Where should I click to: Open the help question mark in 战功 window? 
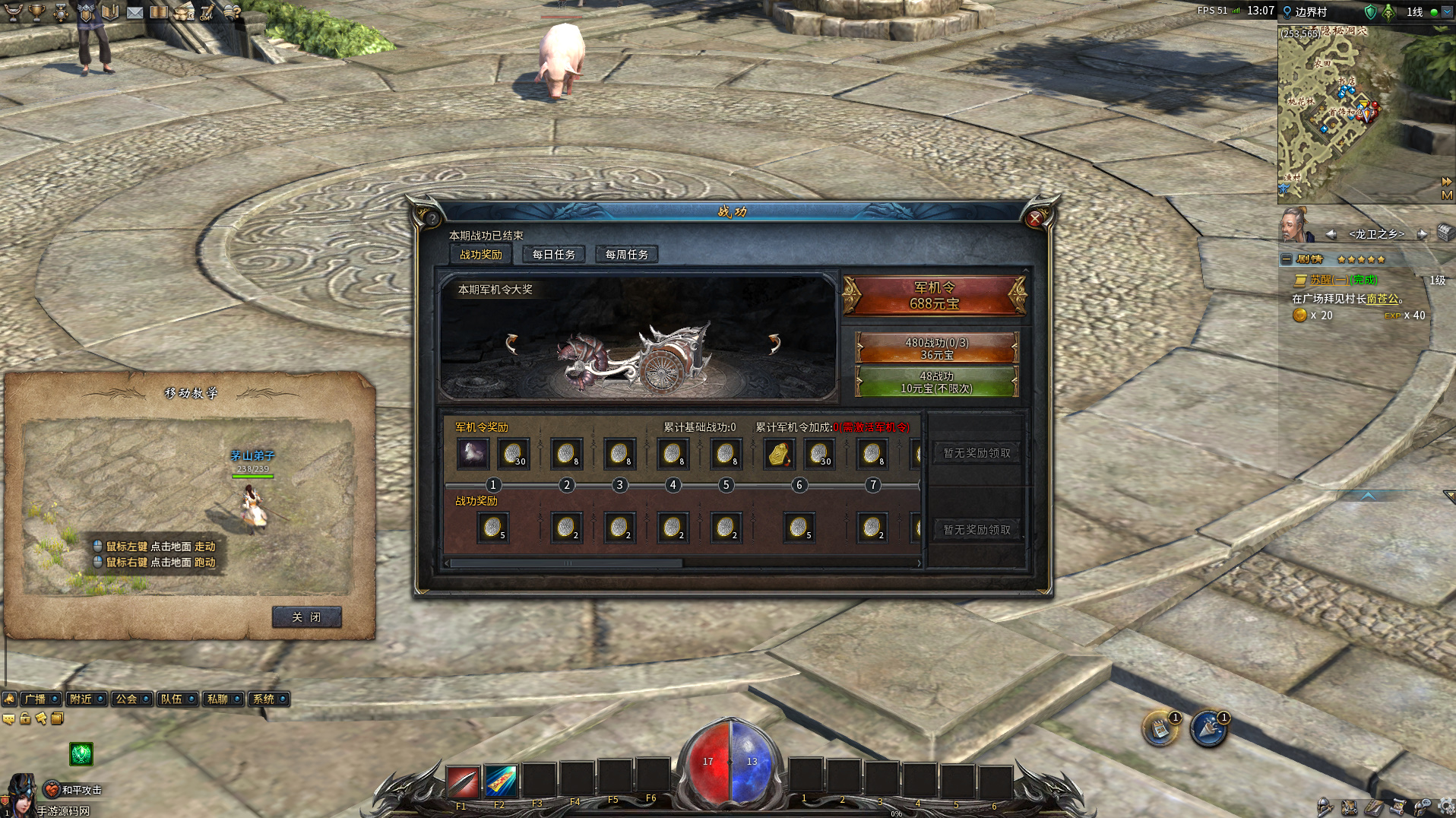click(432, 219)
